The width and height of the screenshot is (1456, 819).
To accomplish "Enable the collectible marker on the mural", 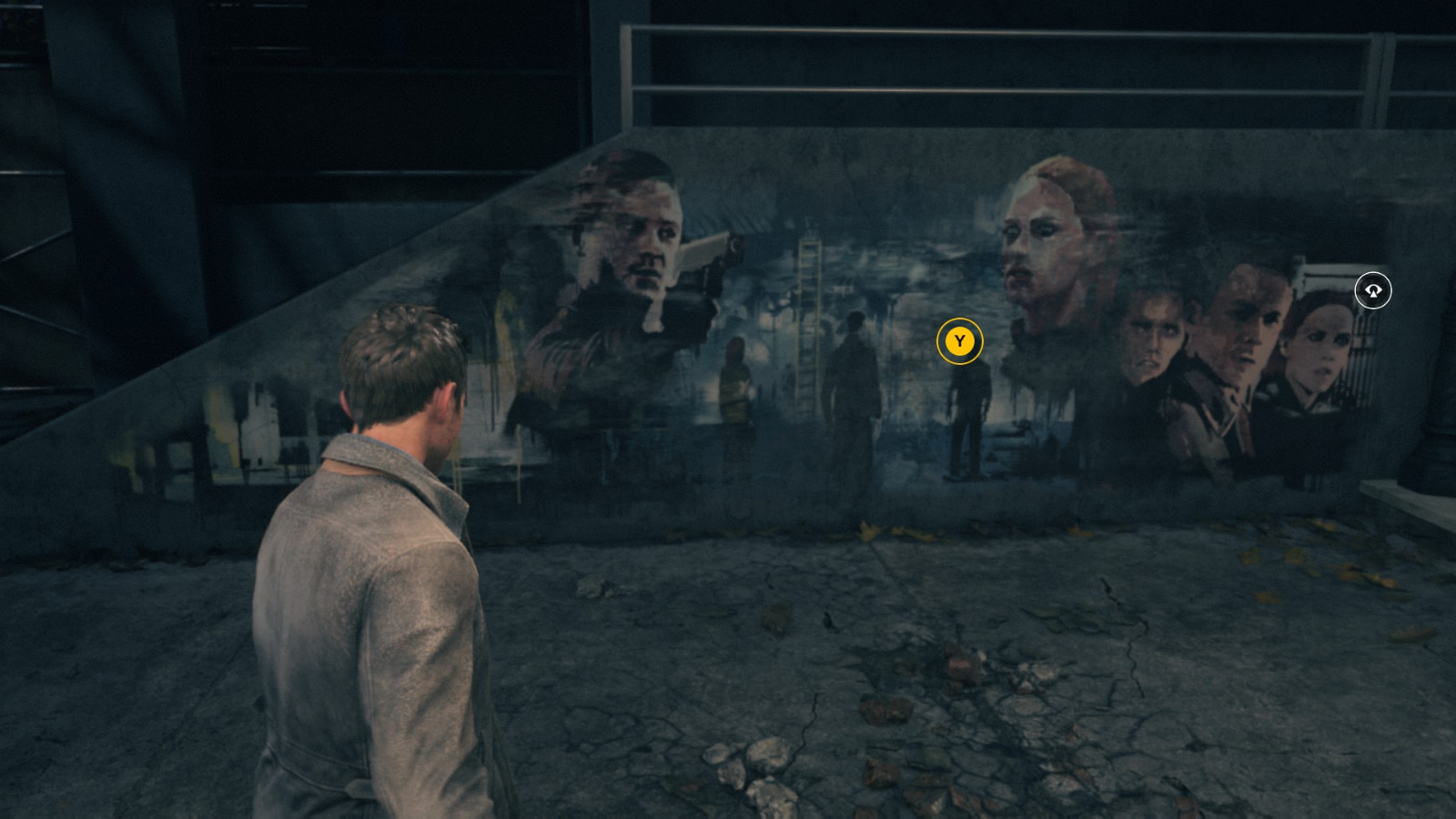I will (x=959, y=343).
